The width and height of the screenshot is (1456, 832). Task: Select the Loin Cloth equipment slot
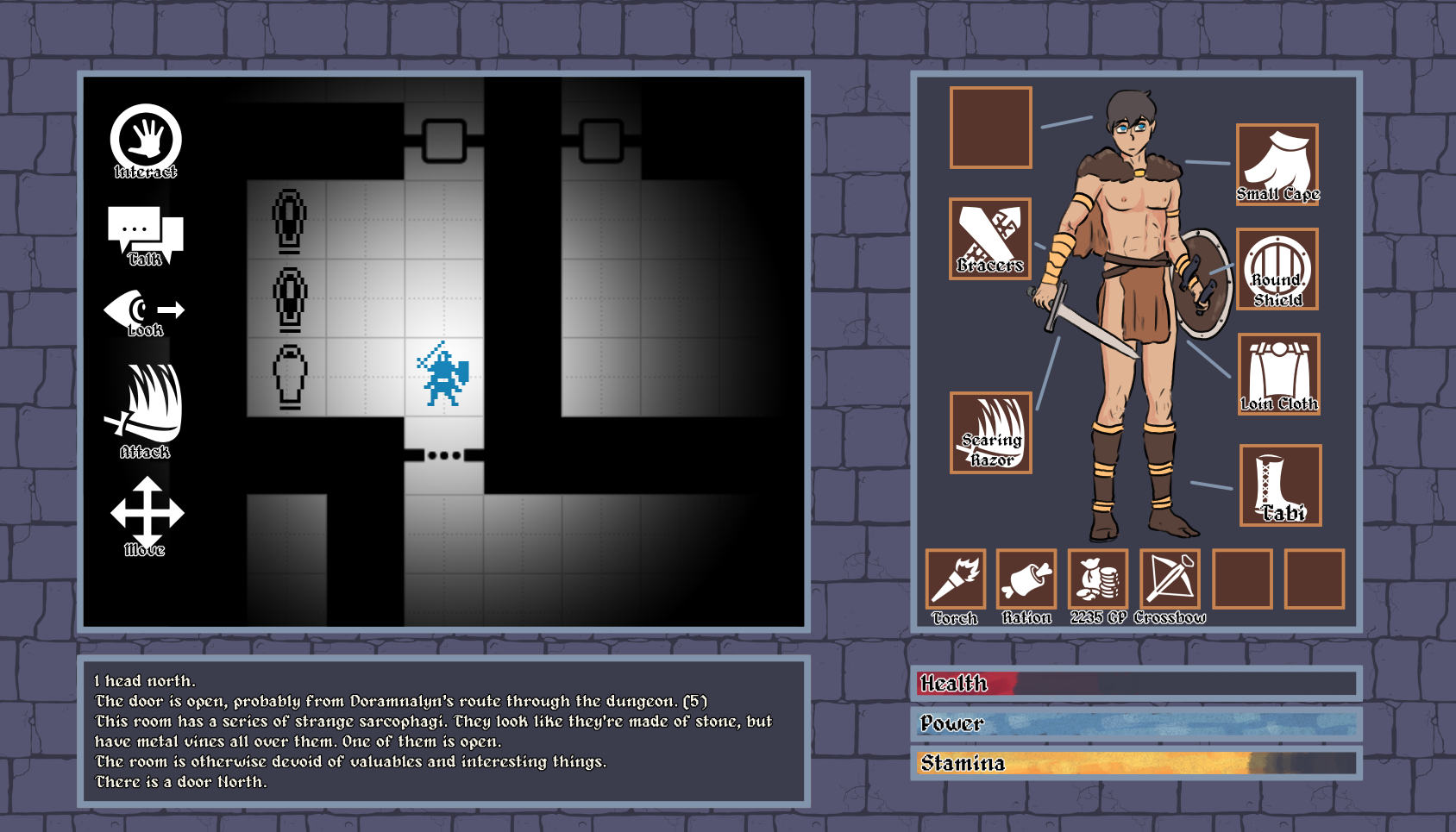point(1278,374)
